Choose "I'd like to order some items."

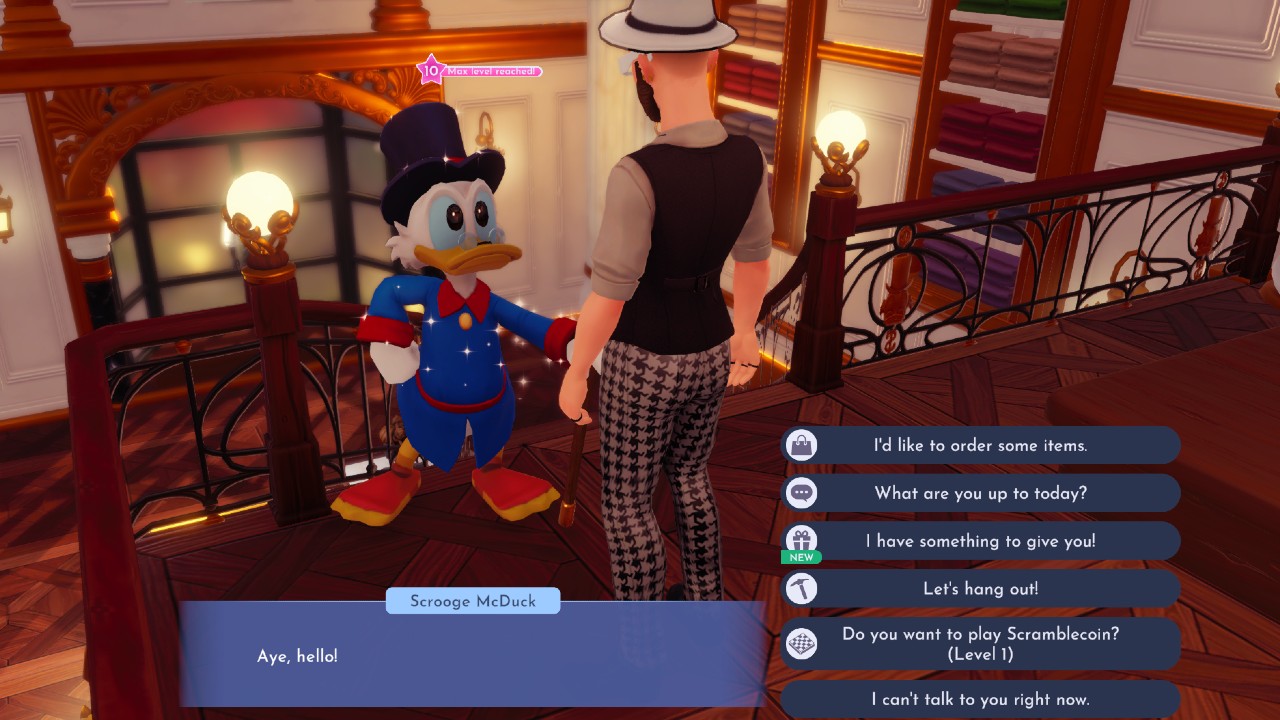tap(980, 445)
